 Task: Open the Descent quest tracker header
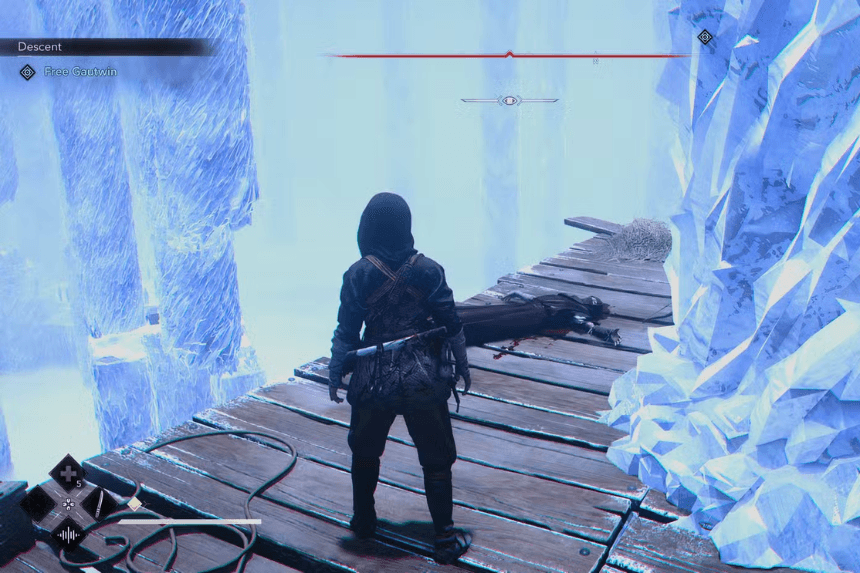click(40, 46)
